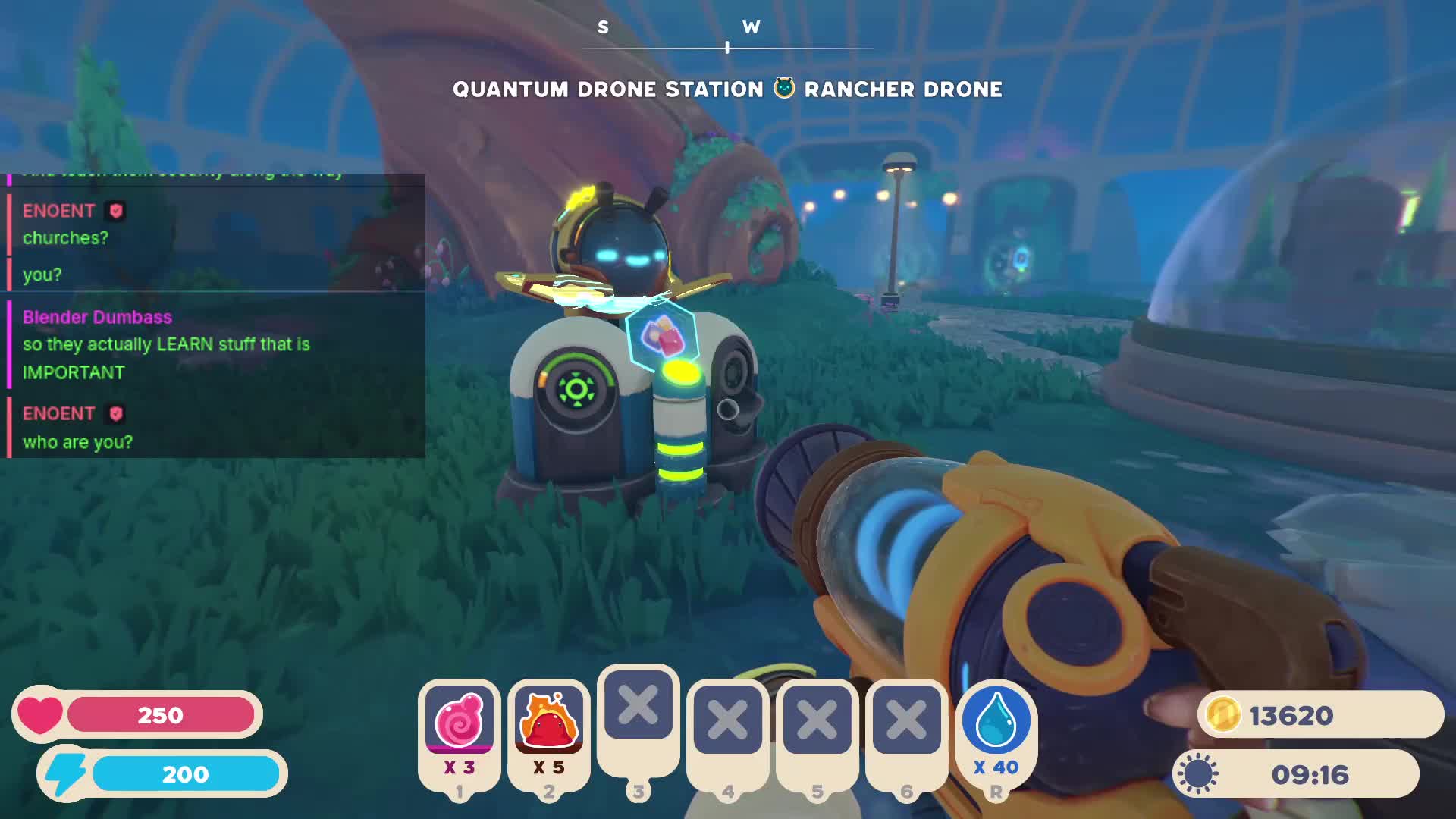Click ENOENT's "who are you?" chat message
This screenshot has width=1456, height=819.
tap(77, 441)
